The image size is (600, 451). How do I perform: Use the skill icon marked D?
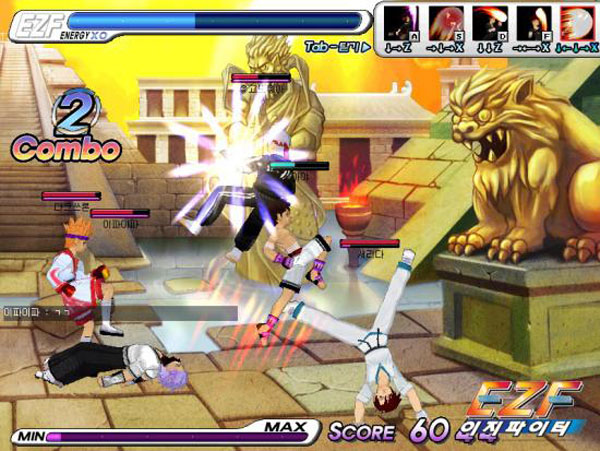(x=488, y=23)
